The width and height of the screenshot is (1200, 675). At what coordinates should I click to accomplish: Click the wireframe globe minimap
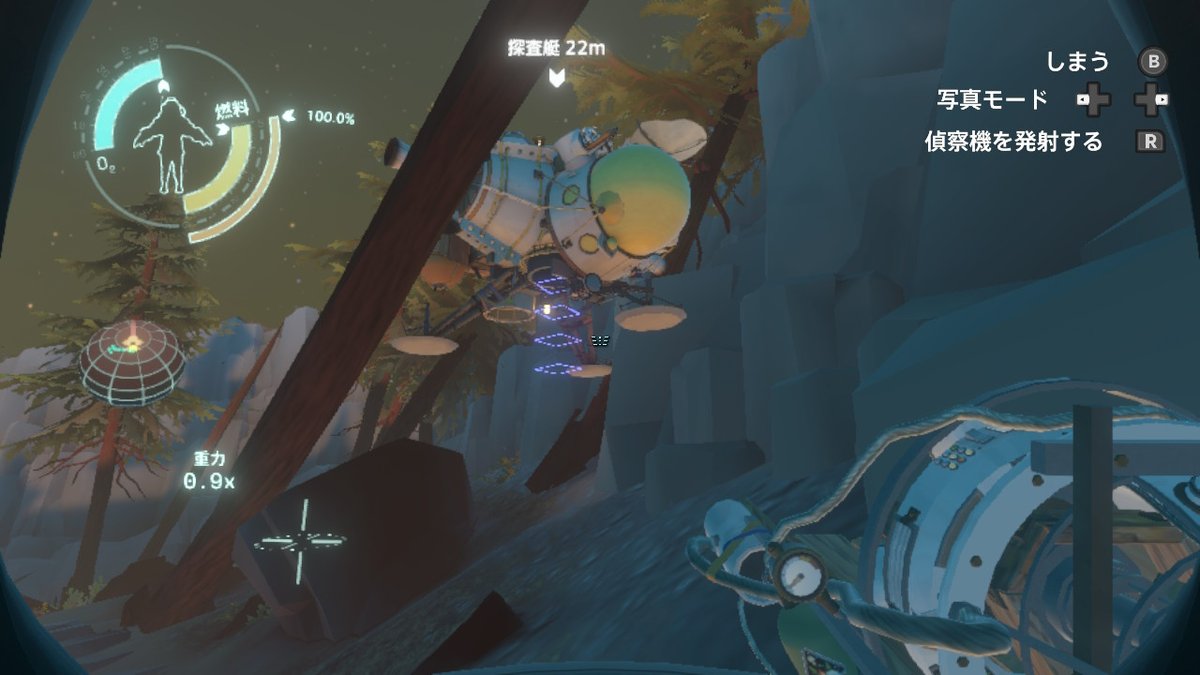(x=132, y=360)
